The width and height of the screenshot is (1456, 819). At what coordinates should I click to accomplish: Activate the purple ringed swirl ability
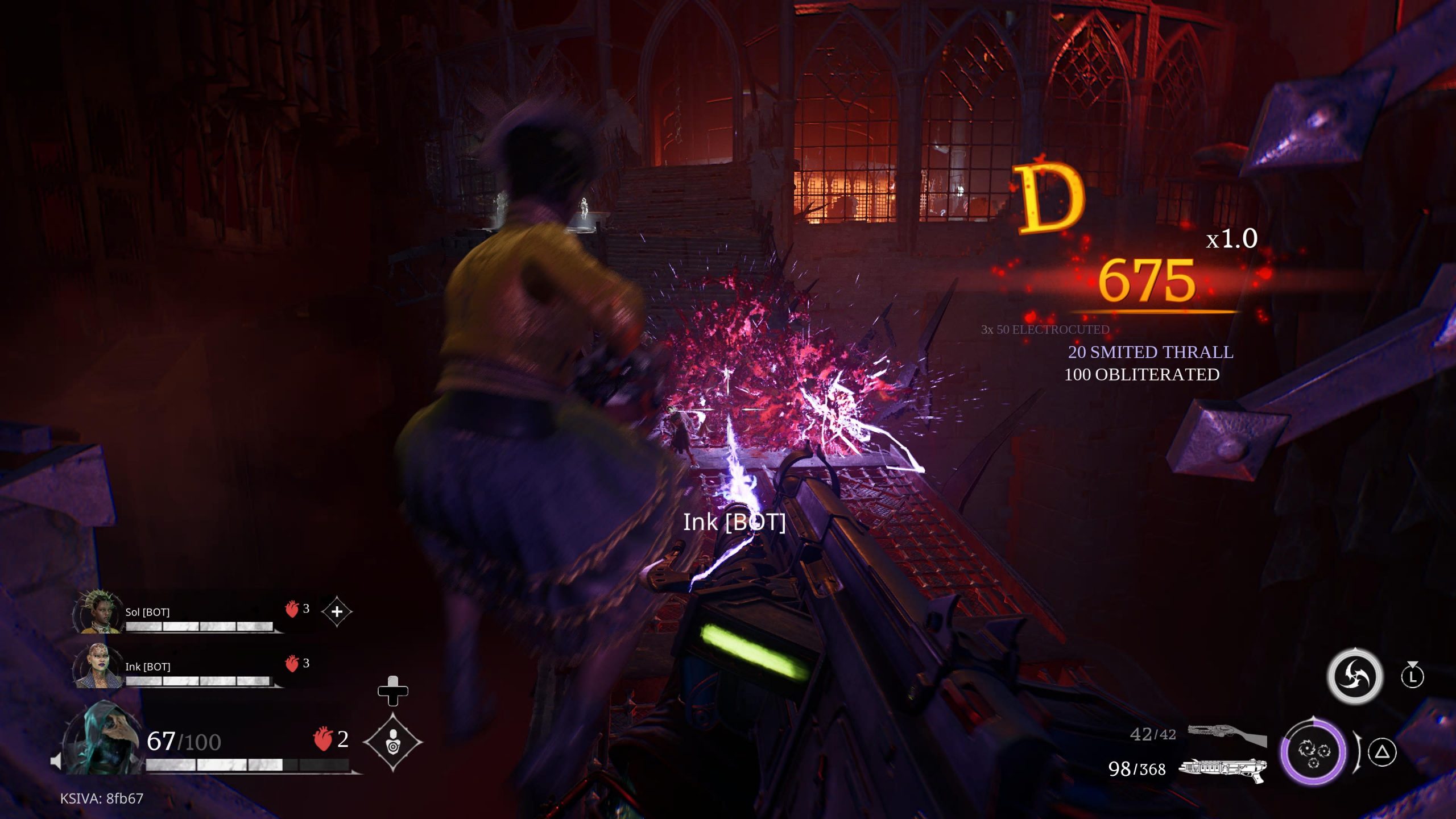[x=1313, y=752]
